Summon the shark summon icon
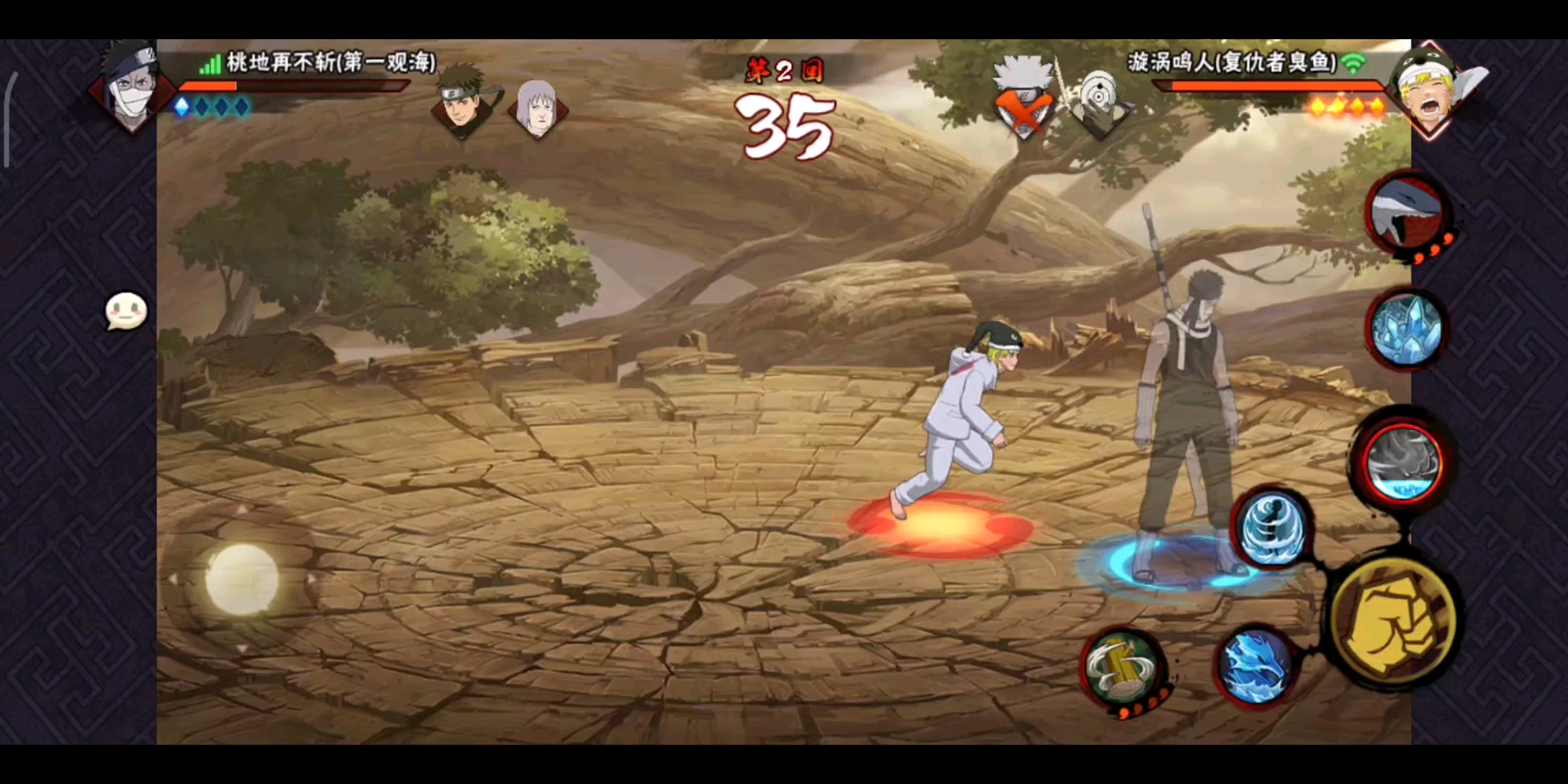The width and height of the screenshot is (1568, 784). [1406, 214]
